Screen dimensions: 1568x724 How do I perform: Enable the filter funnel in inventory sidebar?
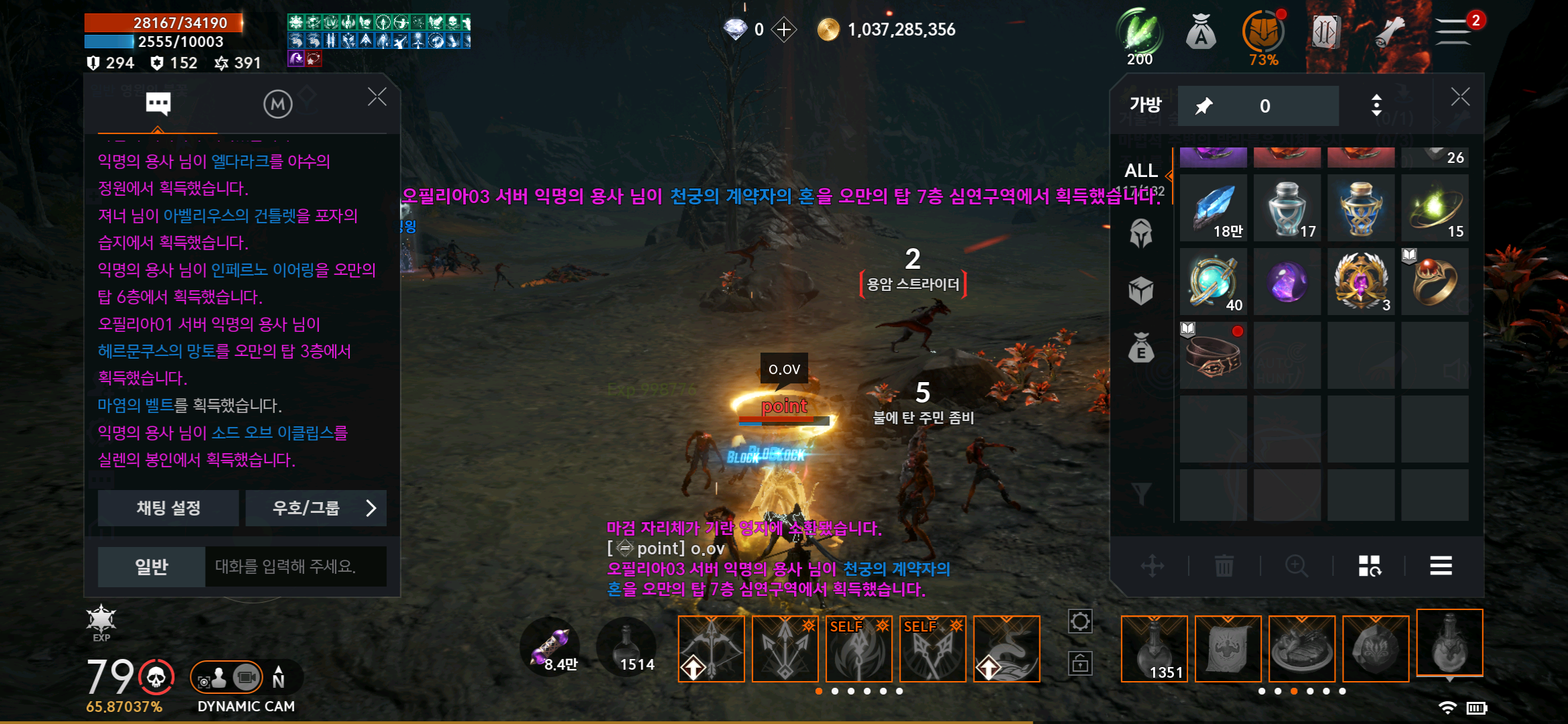pos(1141,493)
